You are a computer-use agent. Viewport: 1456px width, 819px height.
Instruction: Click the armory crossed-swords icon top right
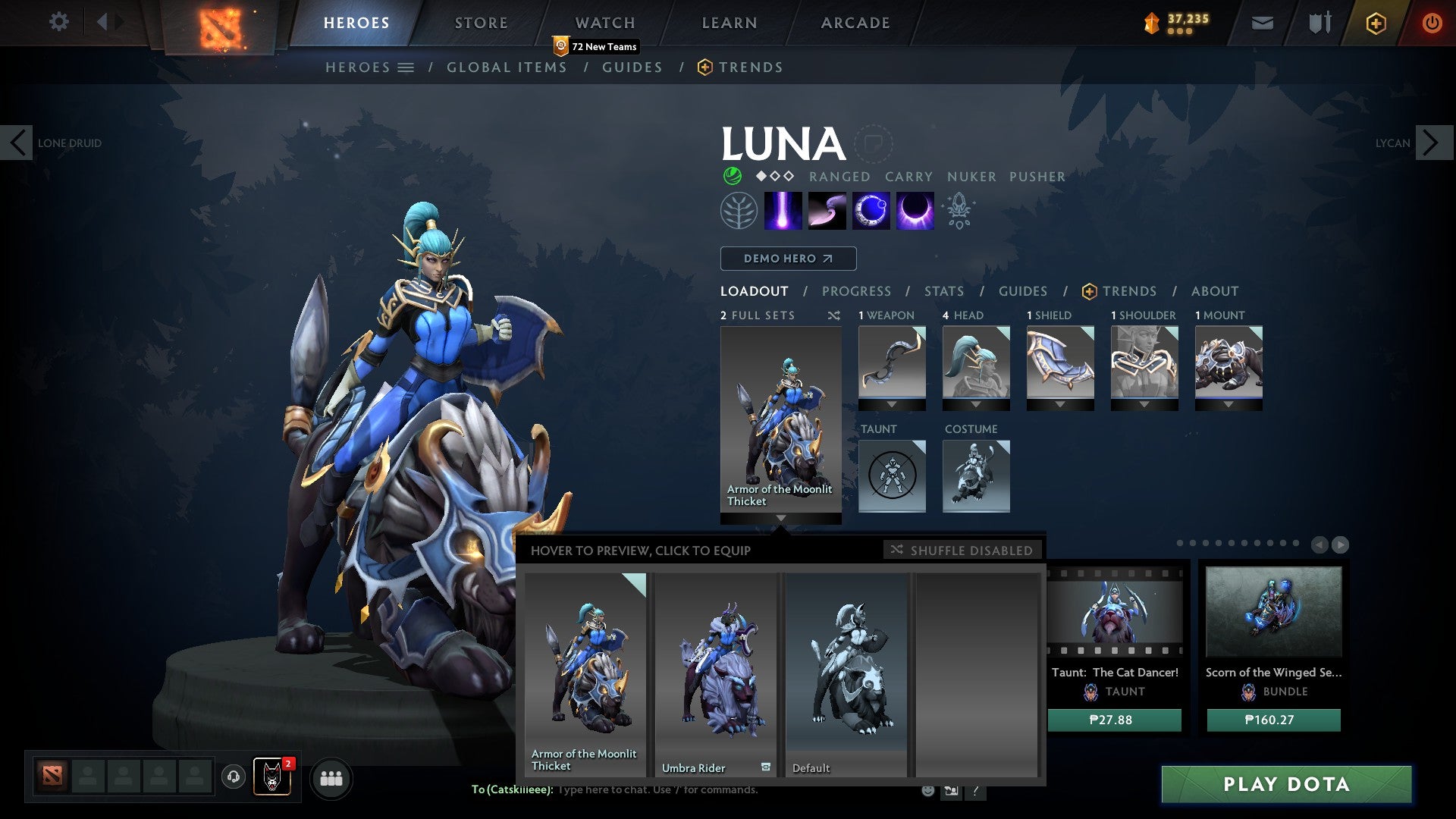coord(1318,23)
